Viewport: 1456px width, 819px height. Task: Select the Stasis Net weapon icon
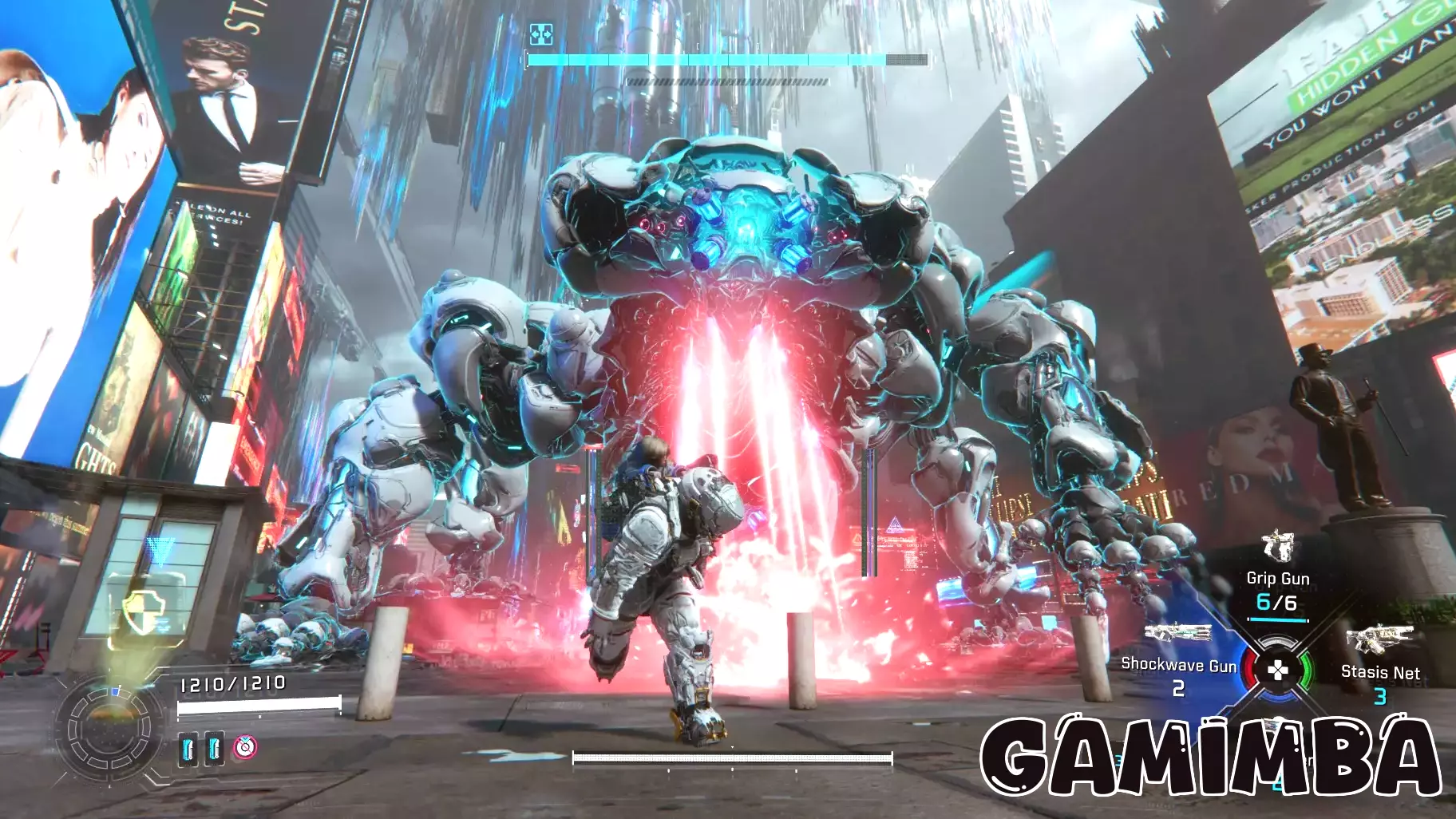(1381, 637)
